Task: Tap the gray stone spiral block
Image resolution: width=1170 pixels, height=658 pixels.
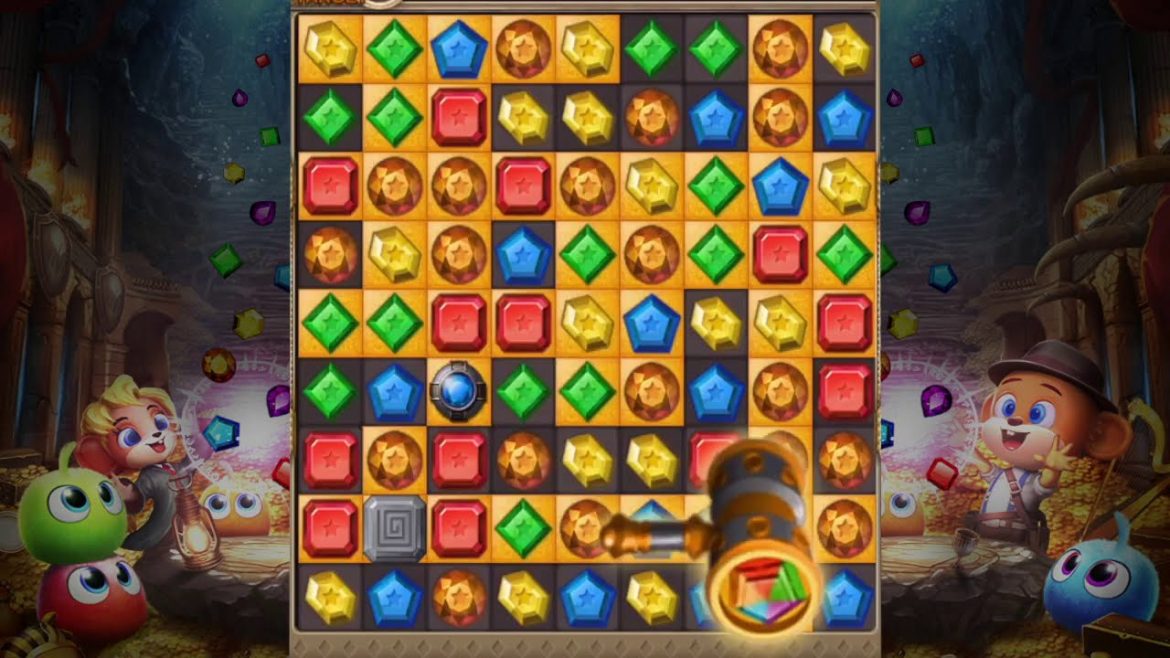Action: [x=395, y=527]
